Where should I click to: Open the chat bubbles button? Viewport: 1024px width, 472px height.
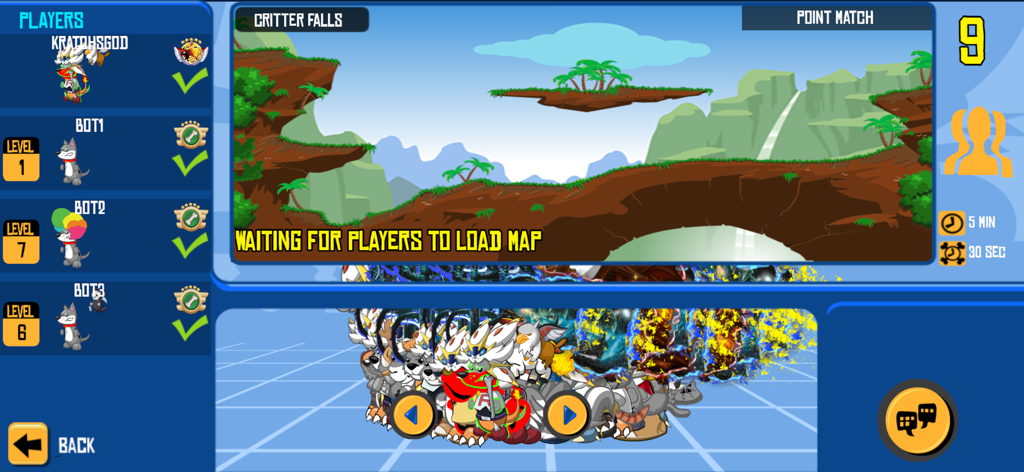pyautogui.click(x=916, y=420)
